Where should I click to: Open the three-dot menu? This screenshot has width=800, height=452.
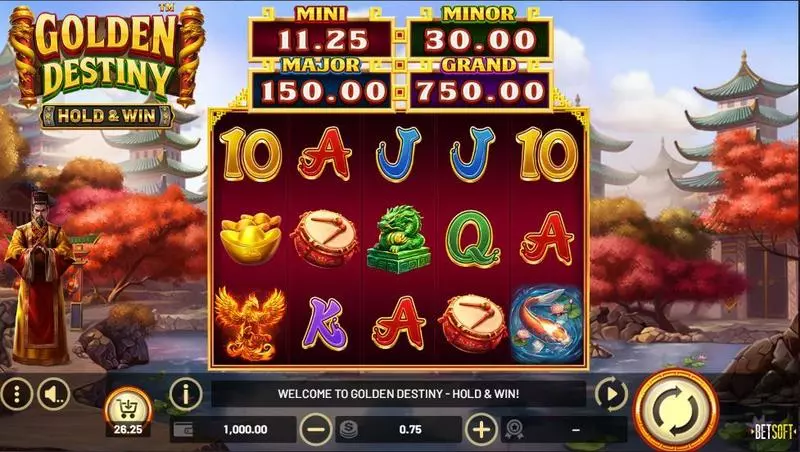click(14, 394)
